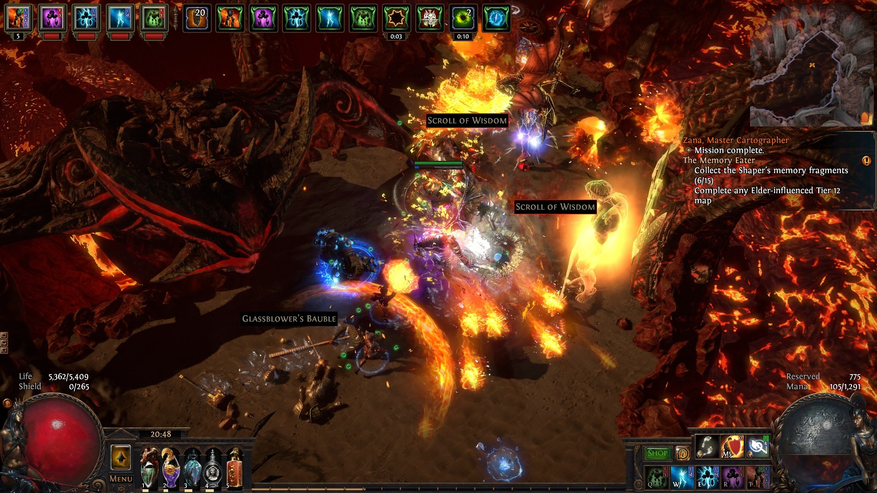Click the green eye buff icon
Viewport: 877px width, 493px height.
tap(463, 17)
